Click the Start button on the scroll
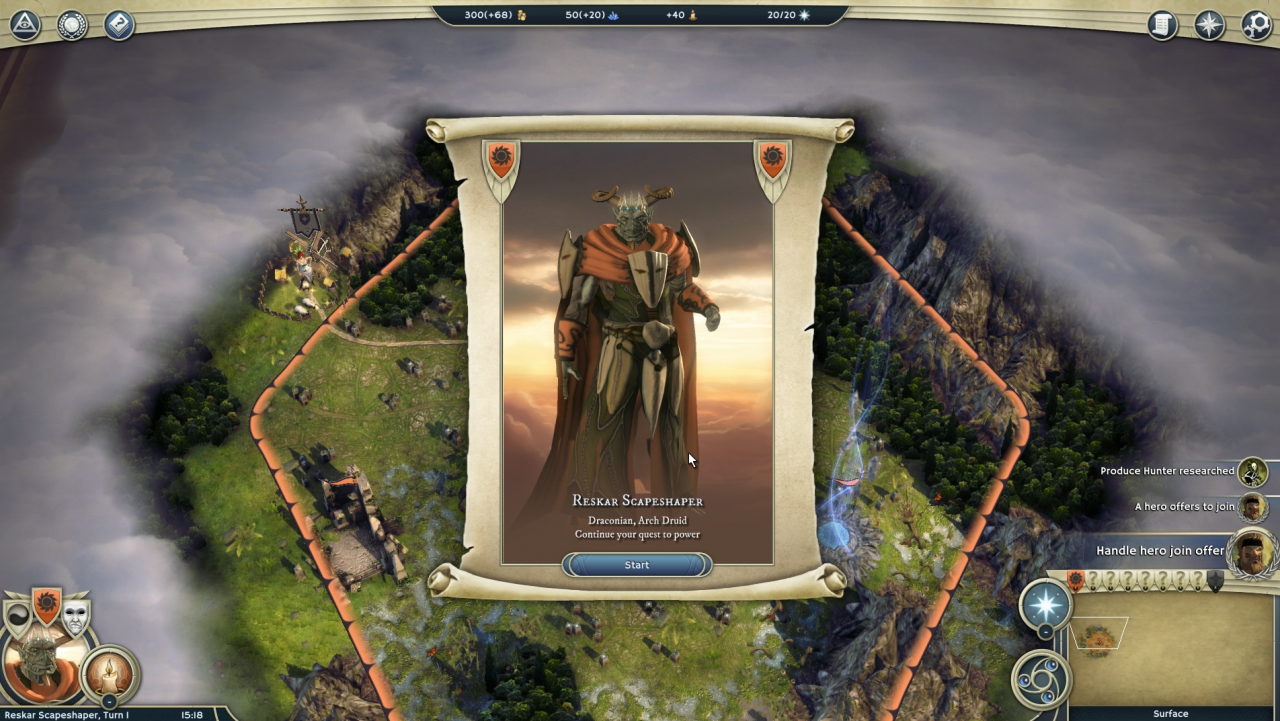This screenshot has height=721, width=1280. (x=637, y=565)
